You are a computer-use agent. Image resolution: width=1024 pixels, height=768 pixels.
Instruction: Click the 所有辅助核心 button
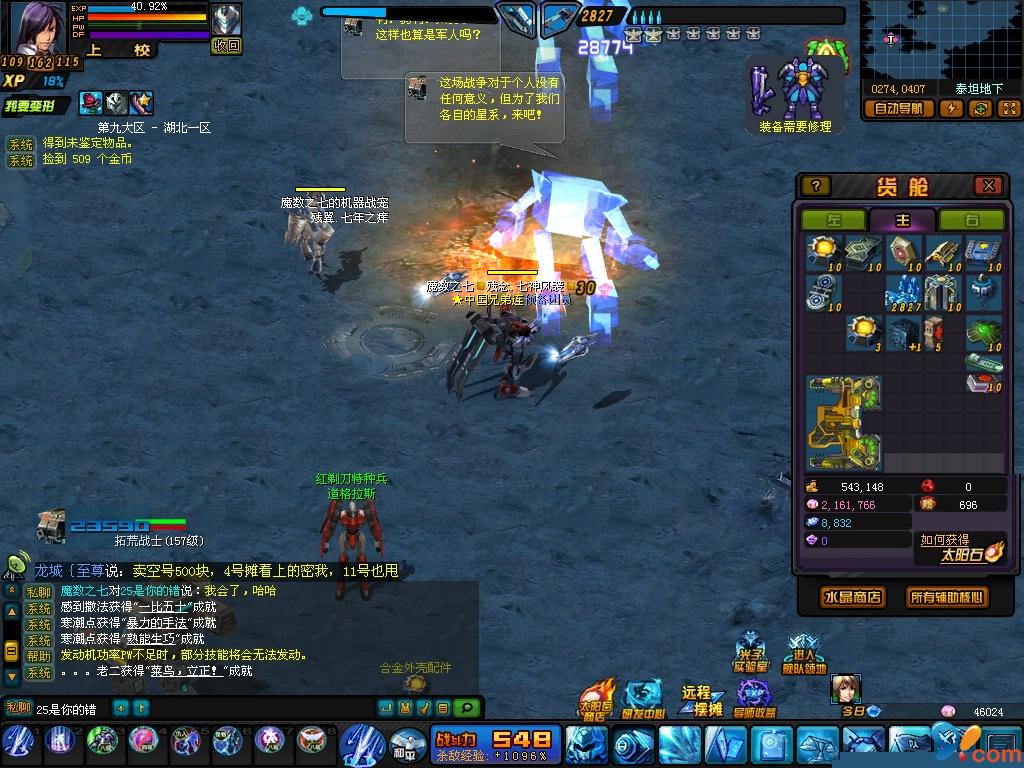click(x=946, y=597)
